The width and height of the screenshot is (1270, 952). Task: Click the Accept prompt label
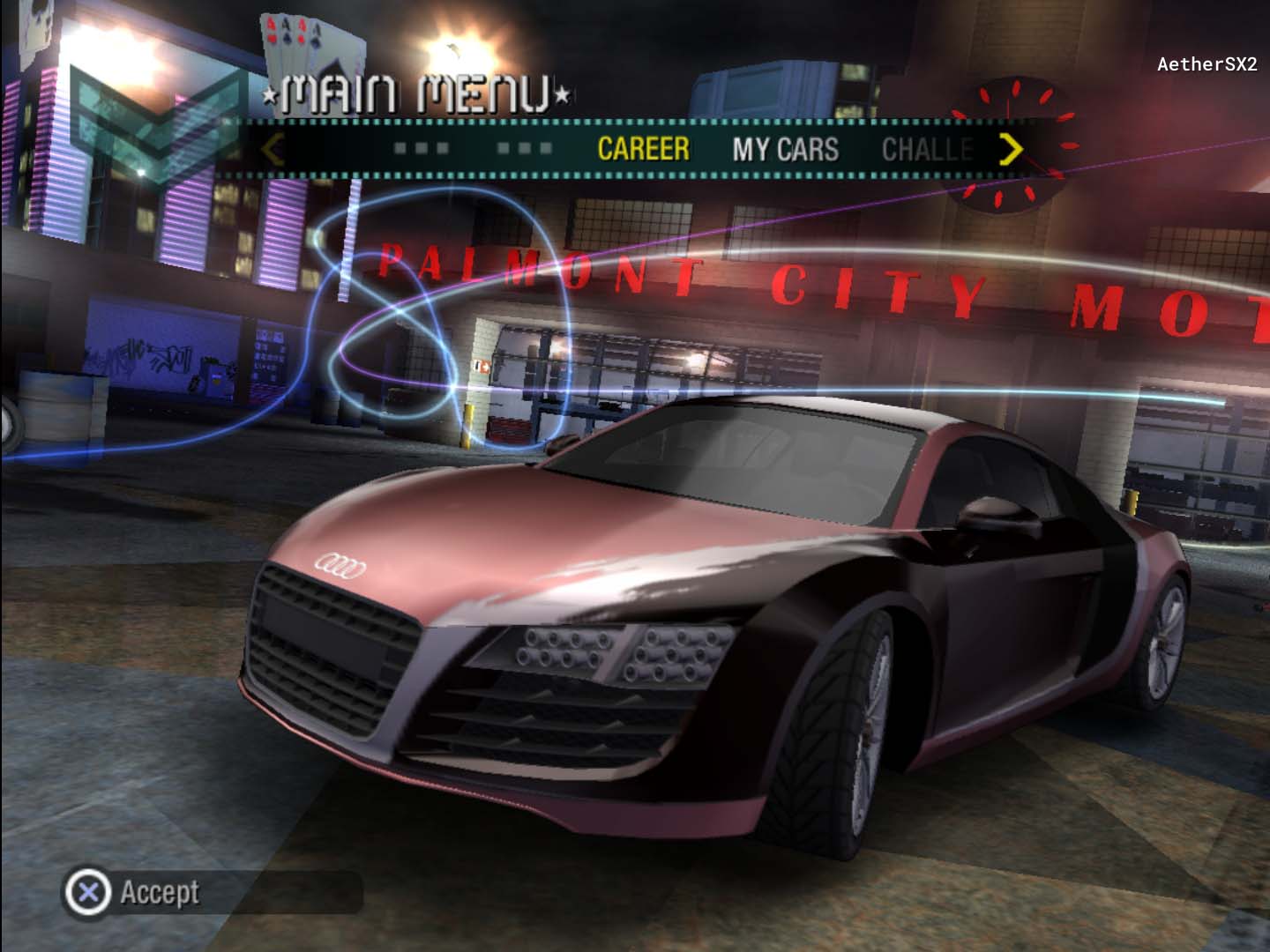tap(160, 892)
